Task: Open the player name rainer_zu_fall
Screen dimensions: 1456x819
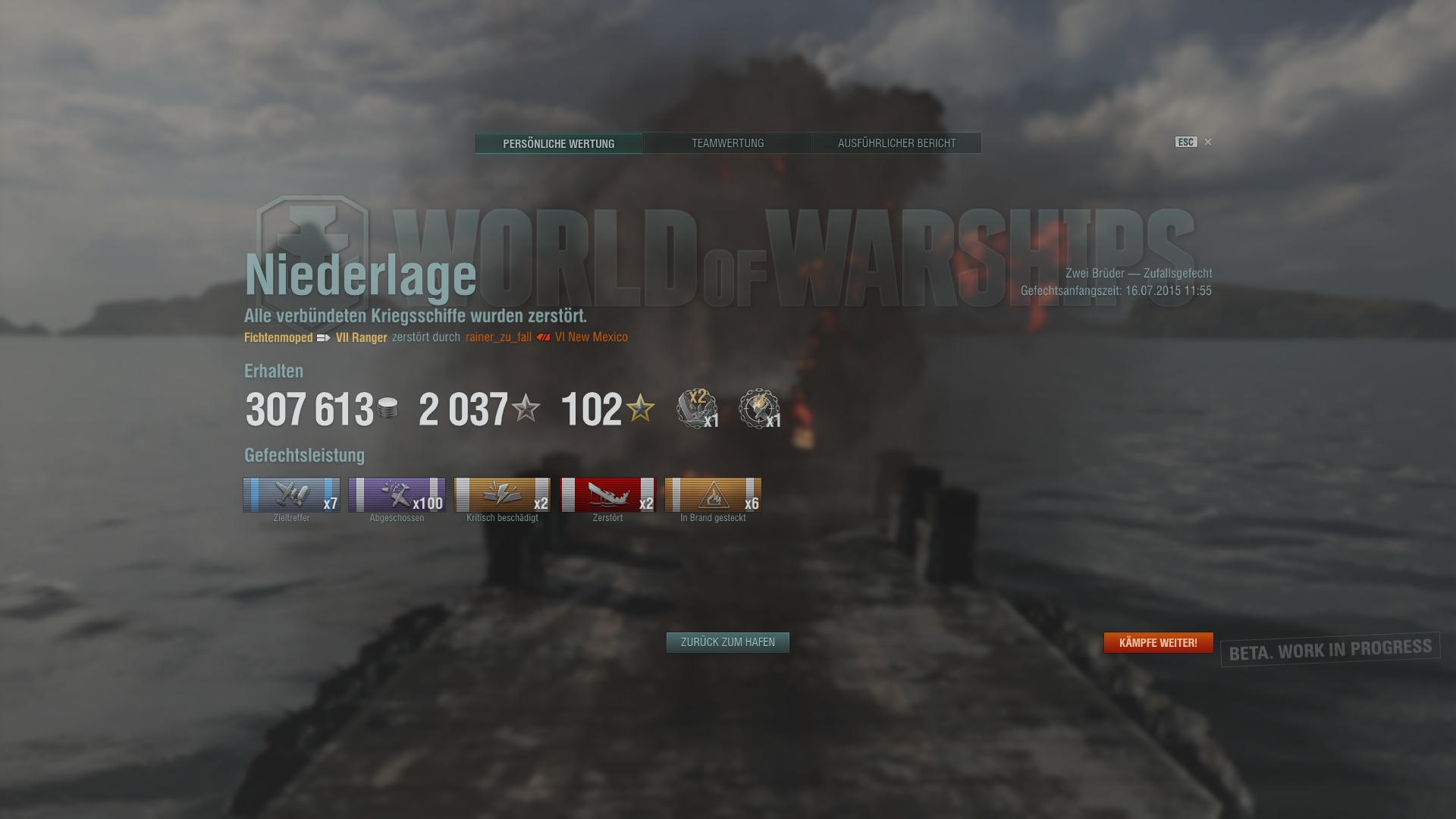Action: click(x=498, y=337)
